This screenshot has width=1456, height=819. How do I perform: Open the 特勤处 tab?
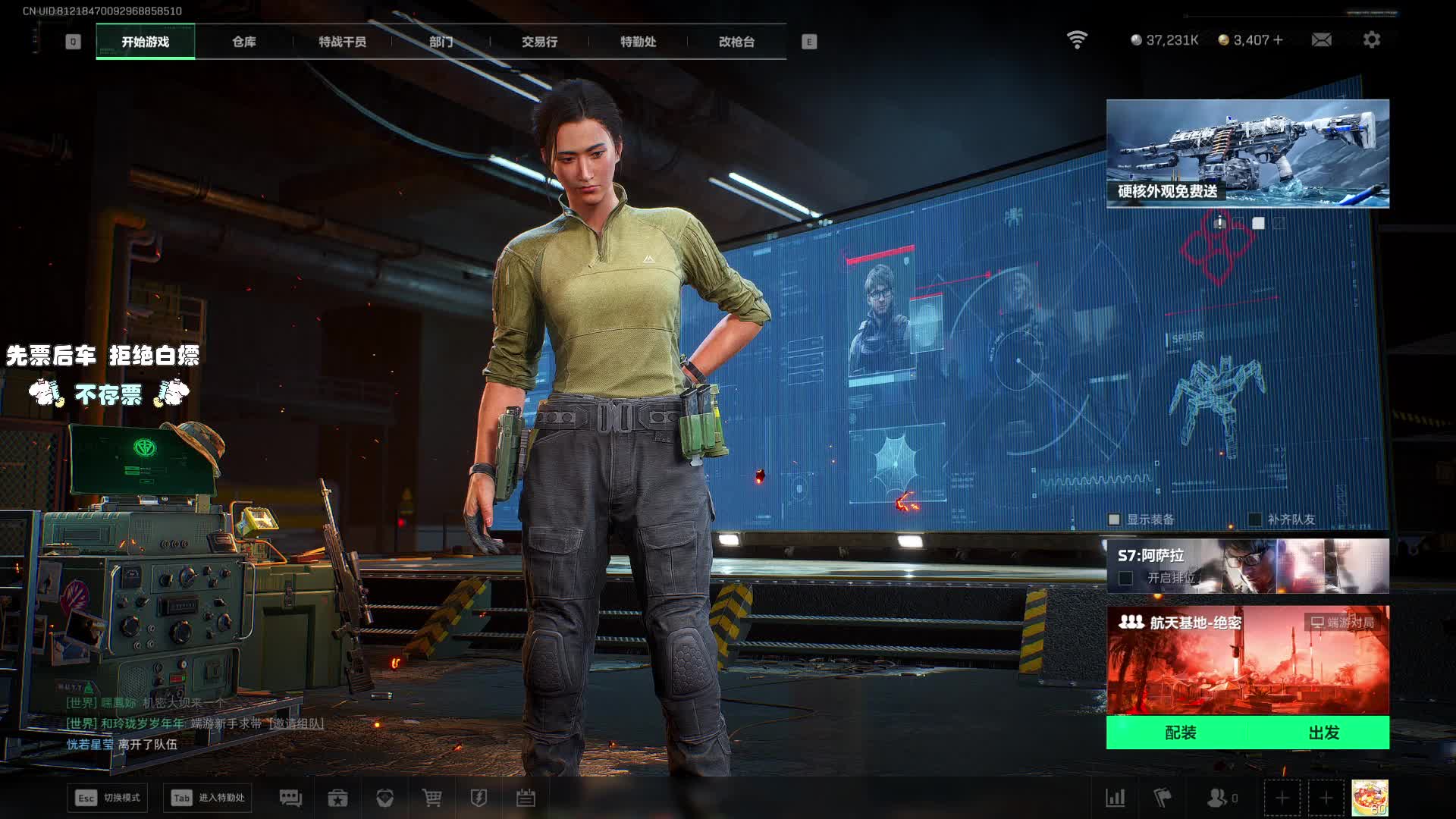pos(638,42)
